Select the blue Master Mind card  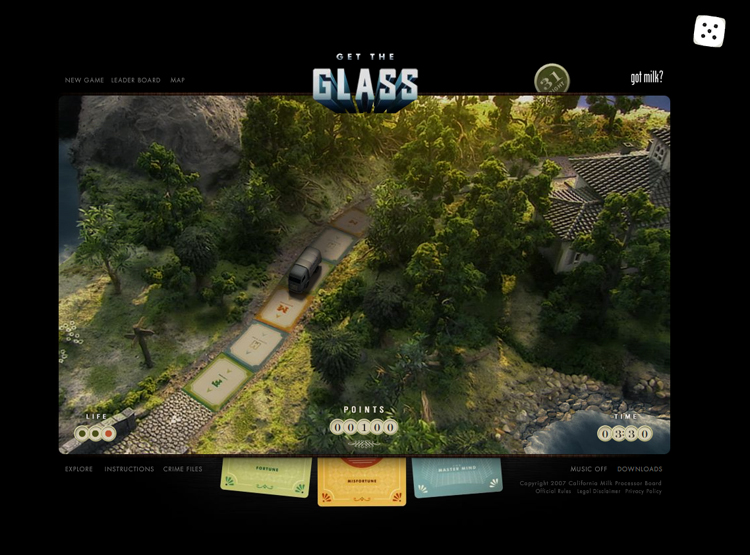point(456,476)
